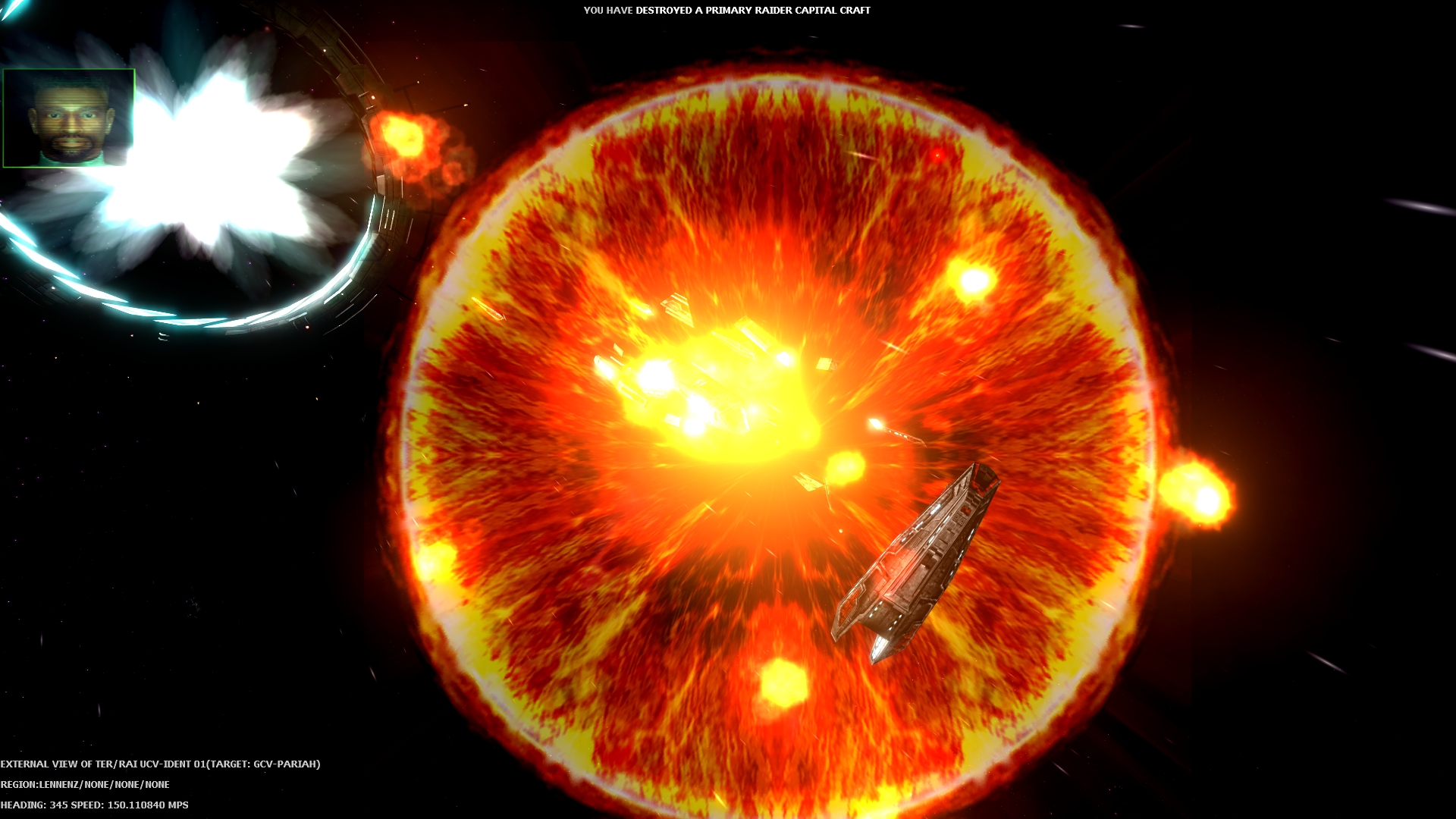Expand the REGION:LENNENZ/NONE/NONE/NONE info line
This screenshot has height=819, width=1456.
click(86, 786)
